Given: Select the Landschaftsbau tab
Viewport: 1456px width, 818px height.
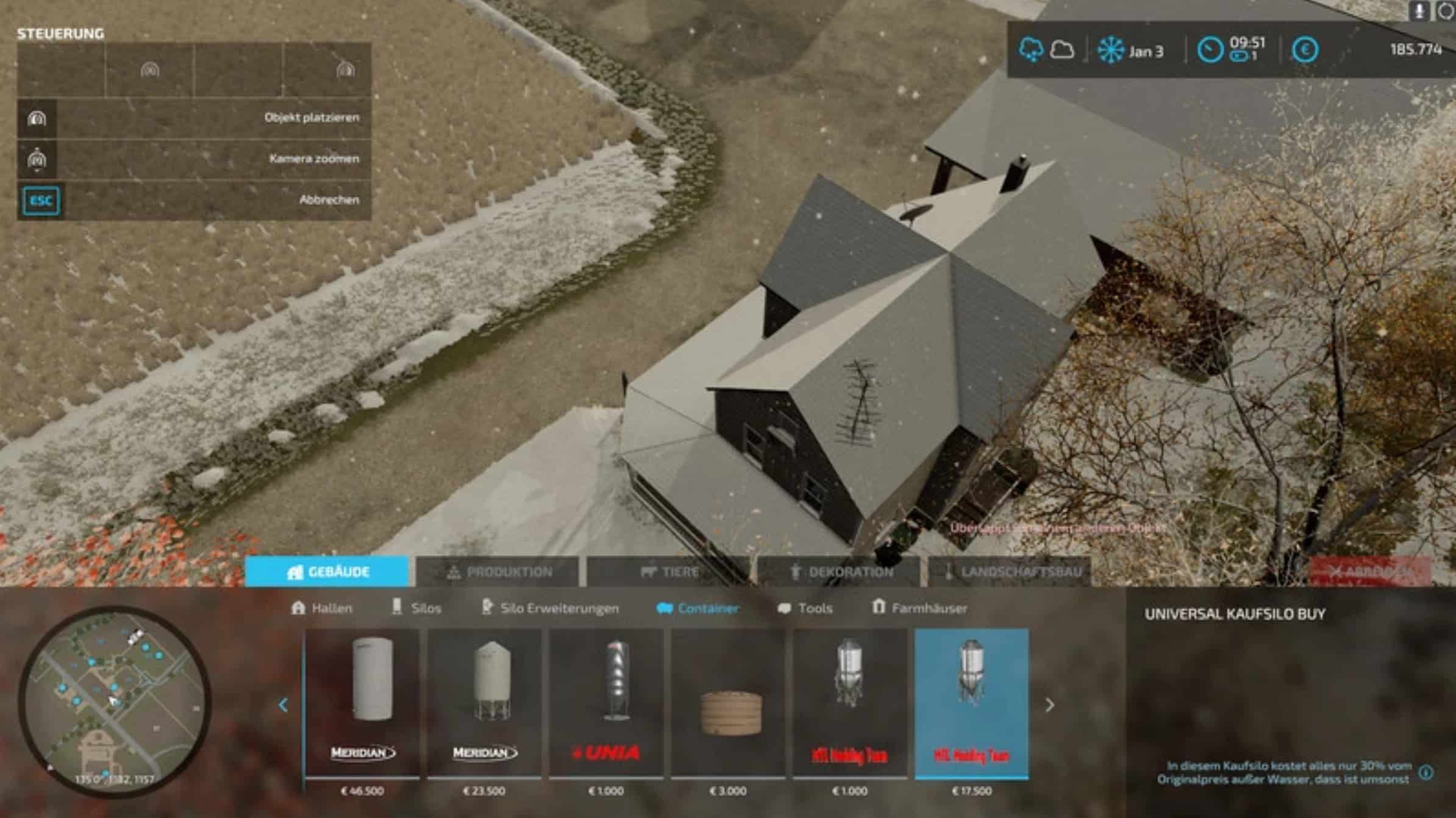Looking at the screenshot, I should tap(1010, 572).
